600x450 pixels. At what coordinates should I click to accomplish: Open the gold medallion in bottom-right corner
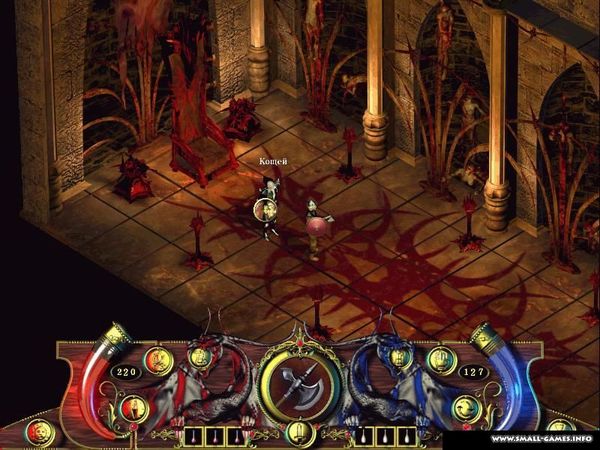tap(561, 432)
